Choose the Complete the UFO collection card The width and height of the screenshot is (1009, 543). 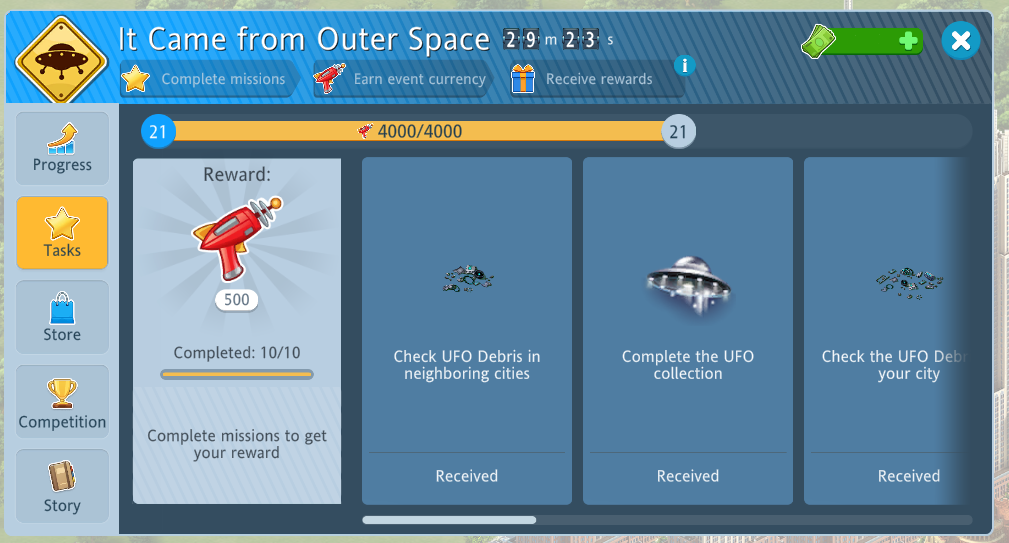tap(688, 330)
